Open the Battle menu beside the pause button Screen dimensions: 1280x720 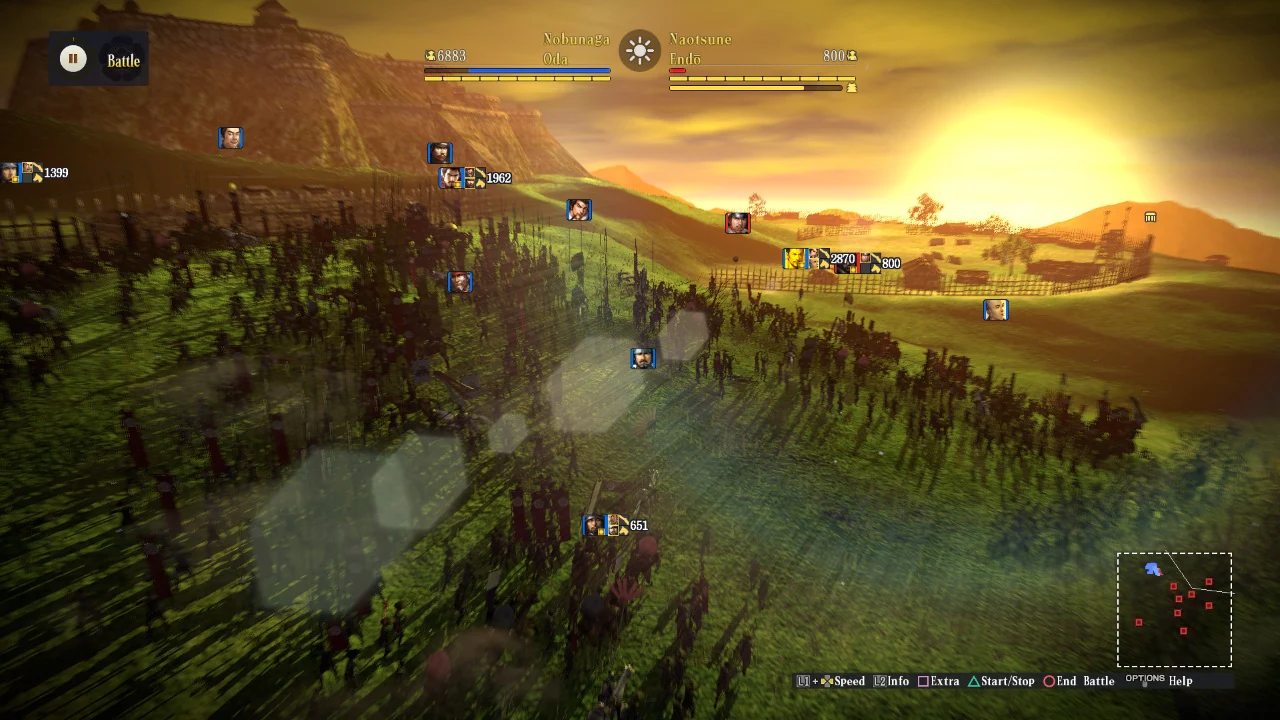123,60
